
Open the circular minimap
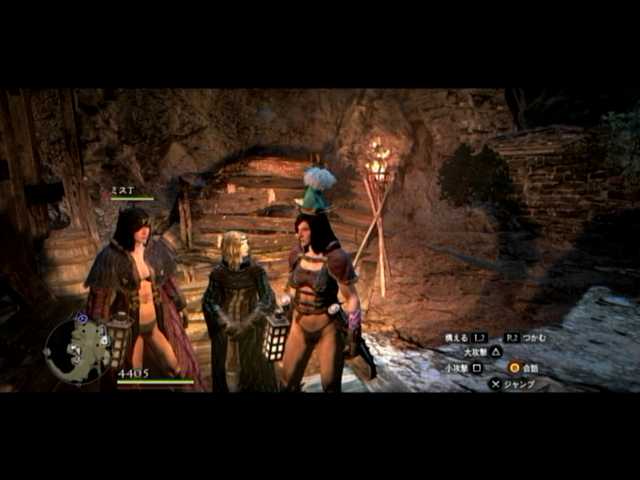pyautogui.click(x=77, y=350)
